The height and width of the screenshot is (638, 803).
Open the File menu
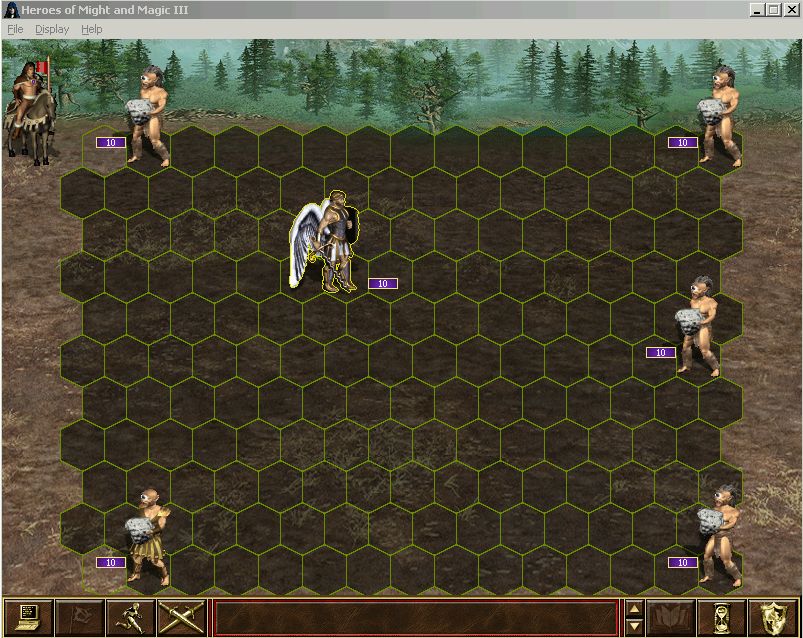coord(15,29)
